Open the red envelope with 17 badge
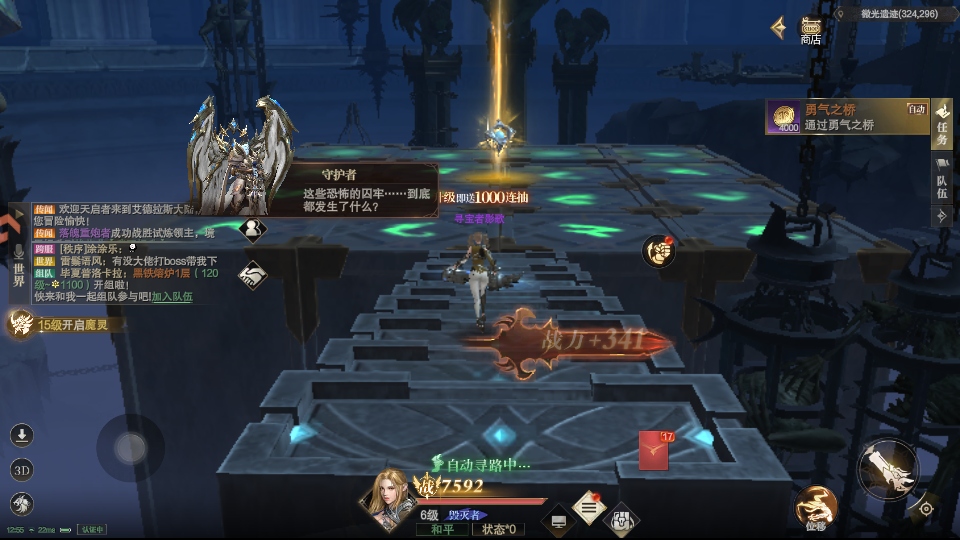 pos(654,450)
